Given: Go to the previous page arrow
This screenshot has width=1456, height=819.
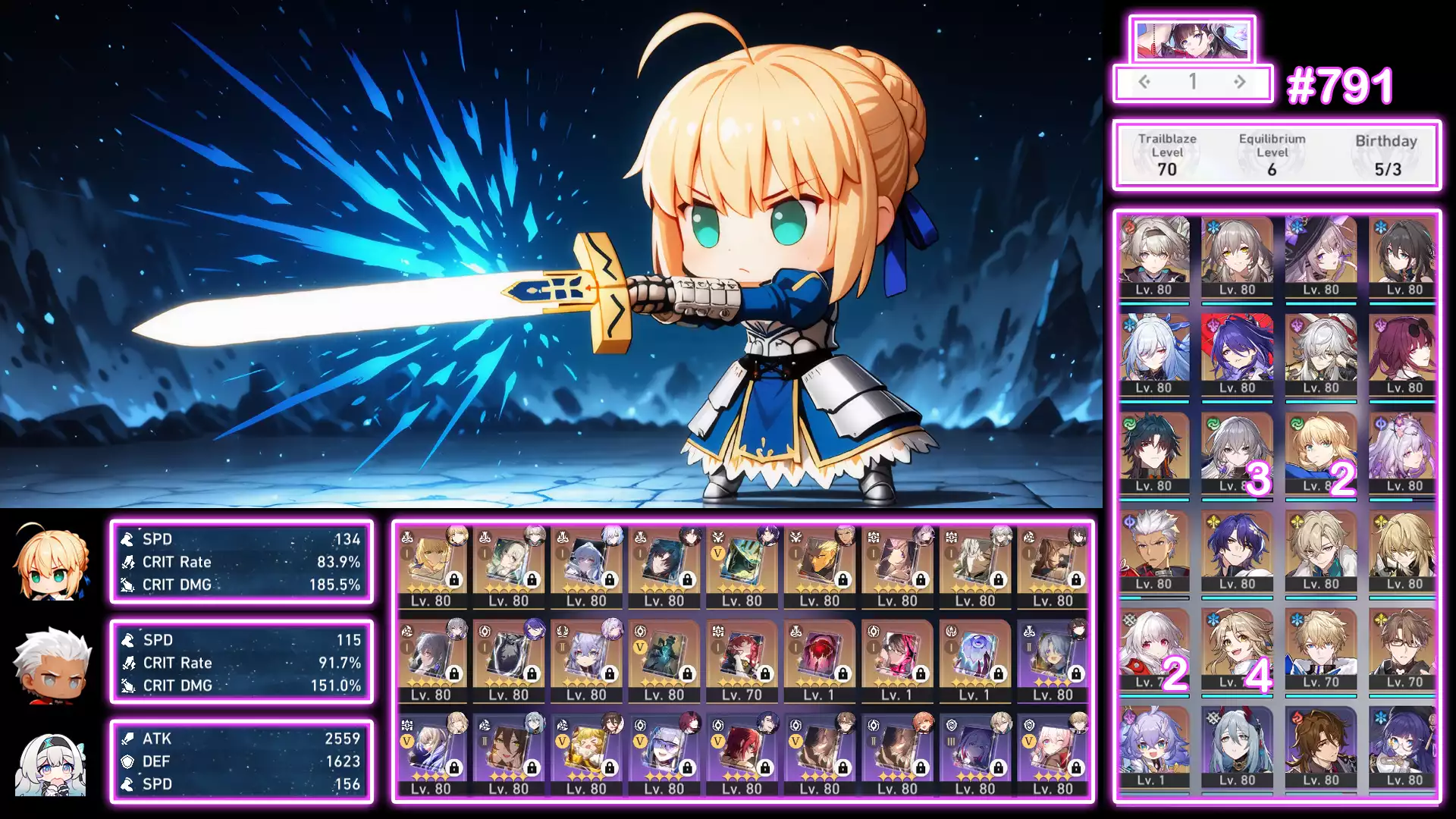Looking at the screenshot, I should coord(1144,82).
